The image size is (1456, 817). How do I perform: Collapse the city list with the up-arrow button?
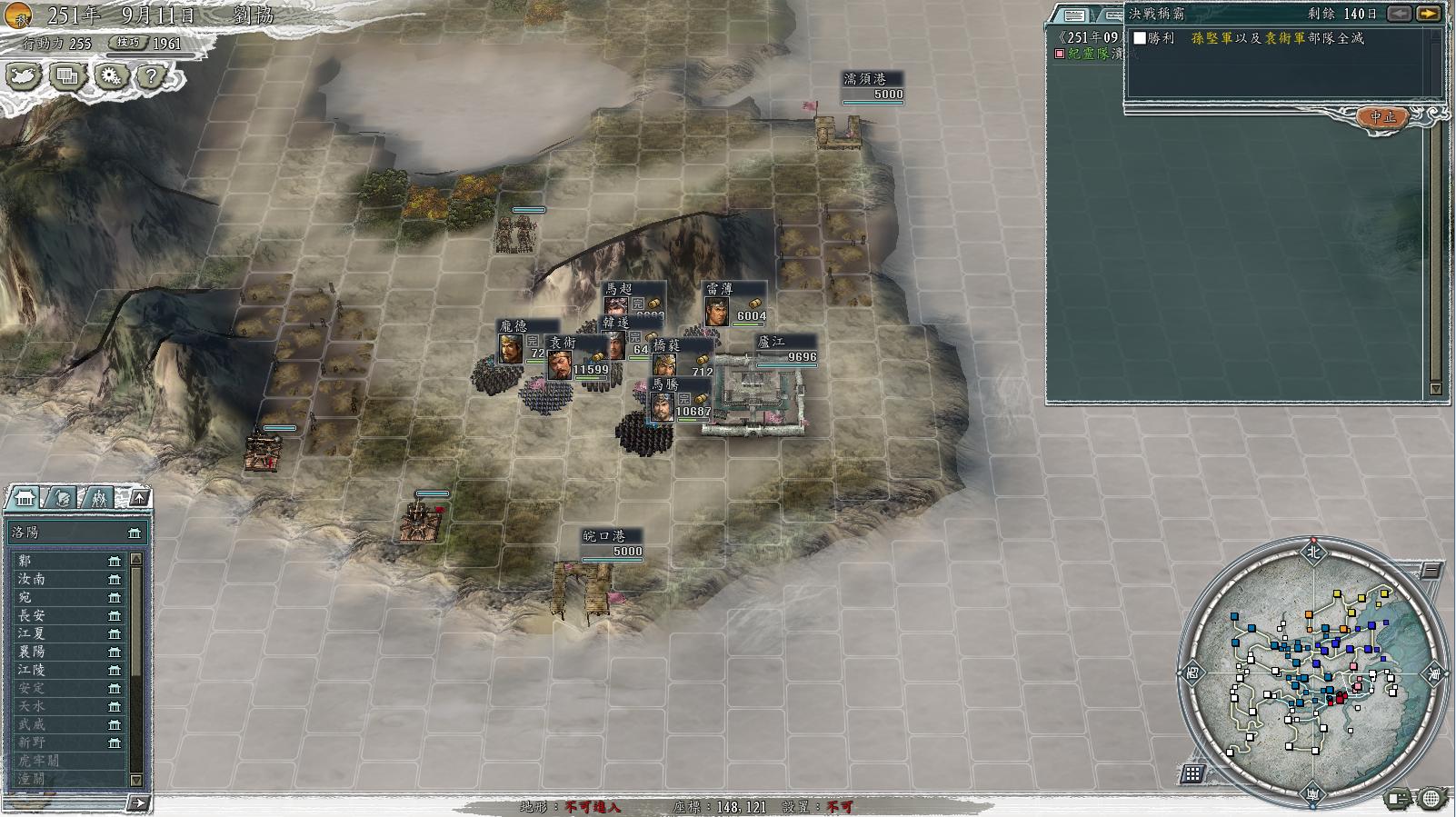coord(138,497)
